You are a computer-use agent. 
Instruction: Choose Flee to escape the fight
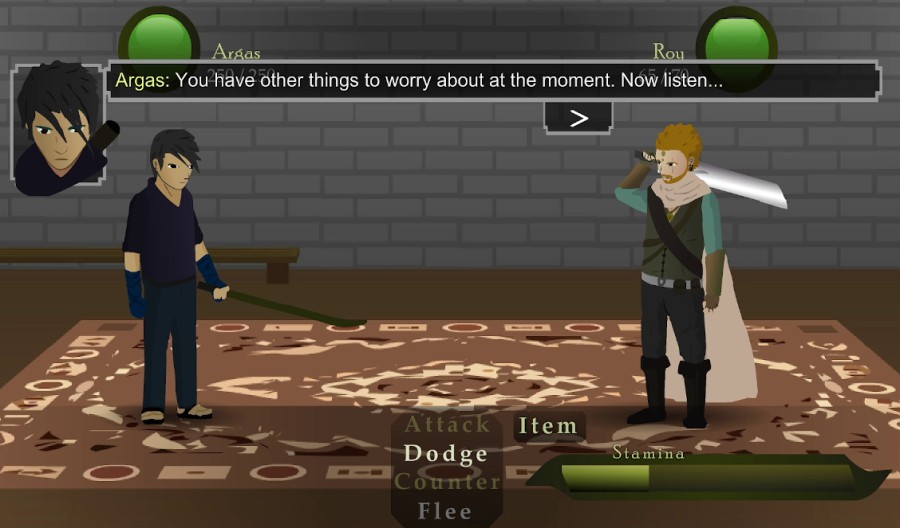[x=446, y=511]
